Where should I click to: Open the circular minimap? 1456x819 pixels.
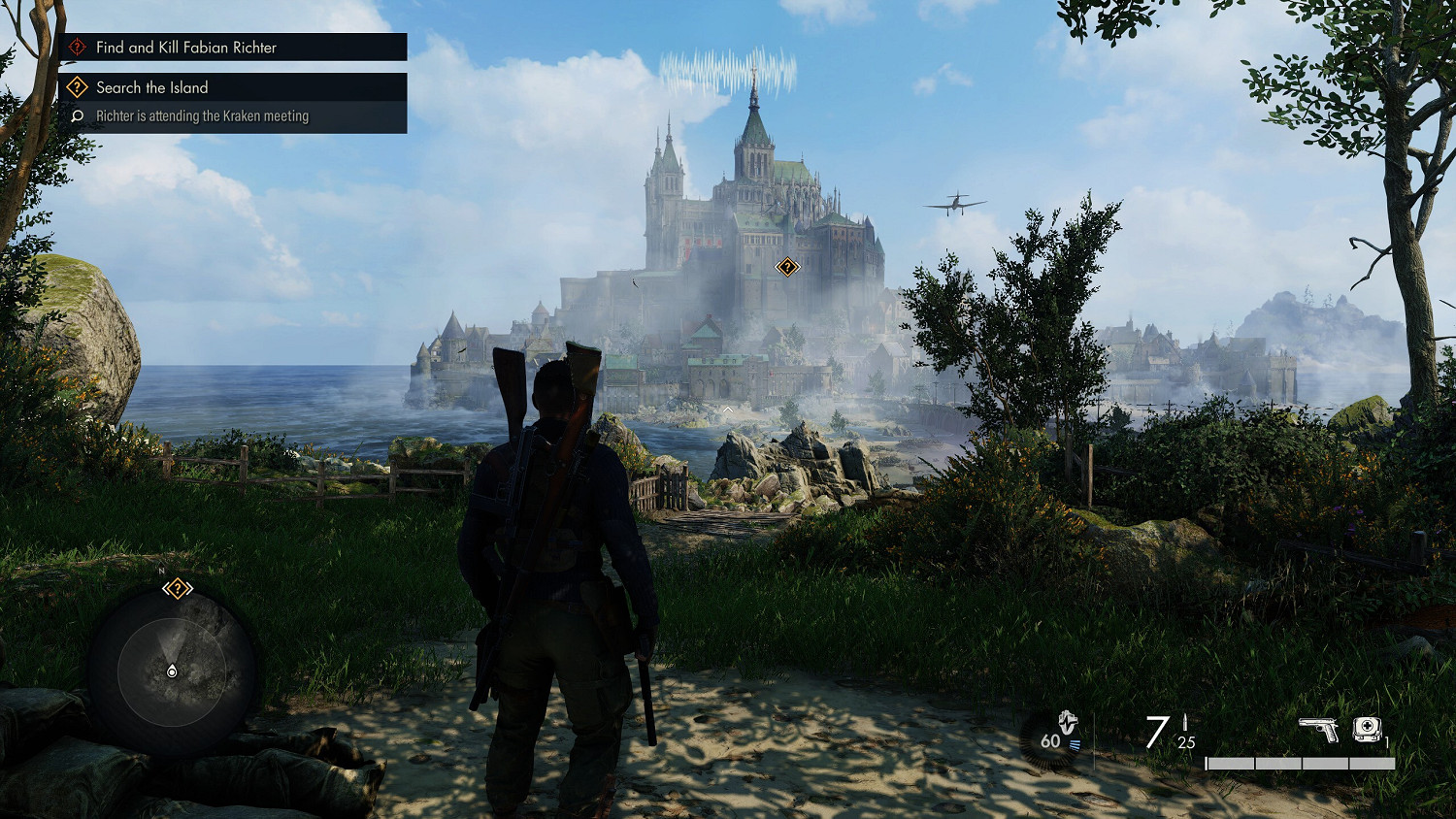click(172, 671)
